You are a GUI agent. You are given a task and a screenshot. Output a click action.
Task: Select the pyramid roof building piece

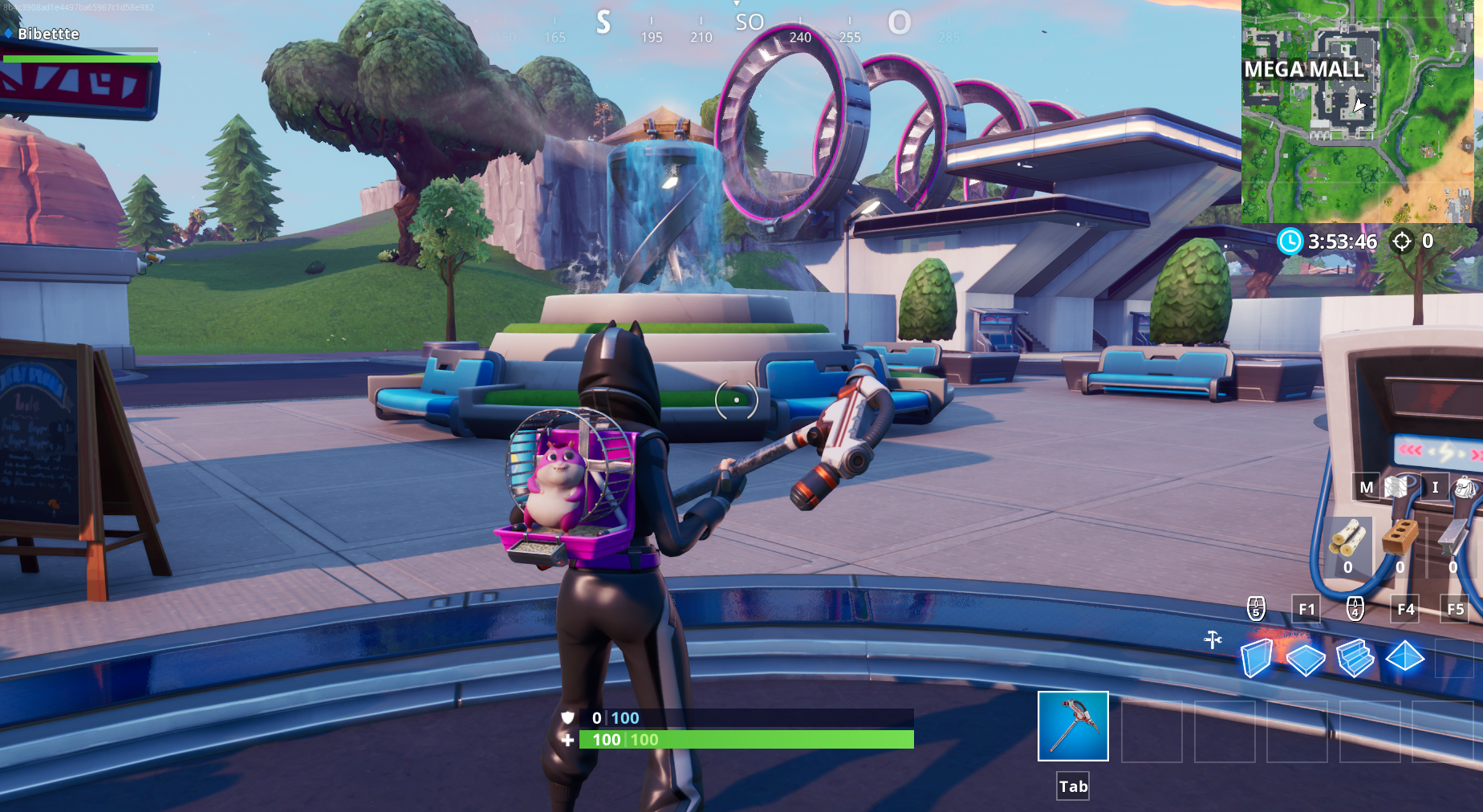point(1404,658)
